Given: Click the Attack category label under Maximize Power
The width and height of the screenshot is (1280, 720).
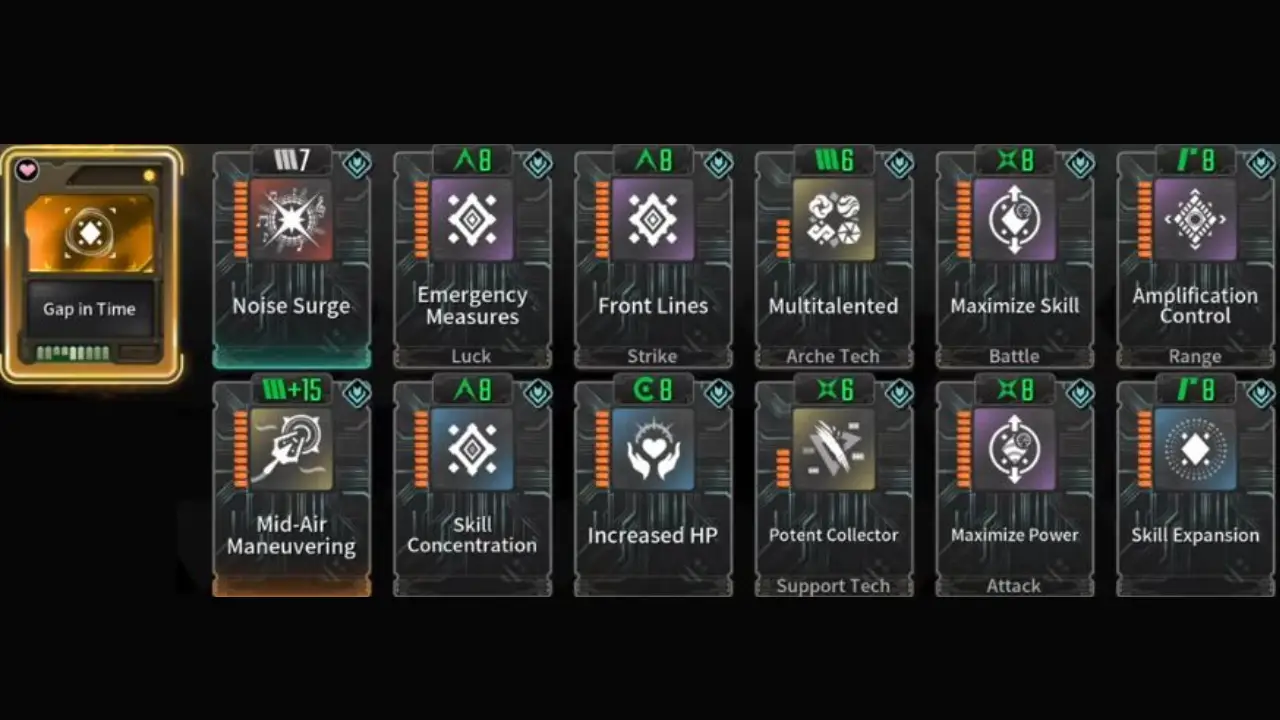Looking at the screenshot, I should tap(1014, 585).
